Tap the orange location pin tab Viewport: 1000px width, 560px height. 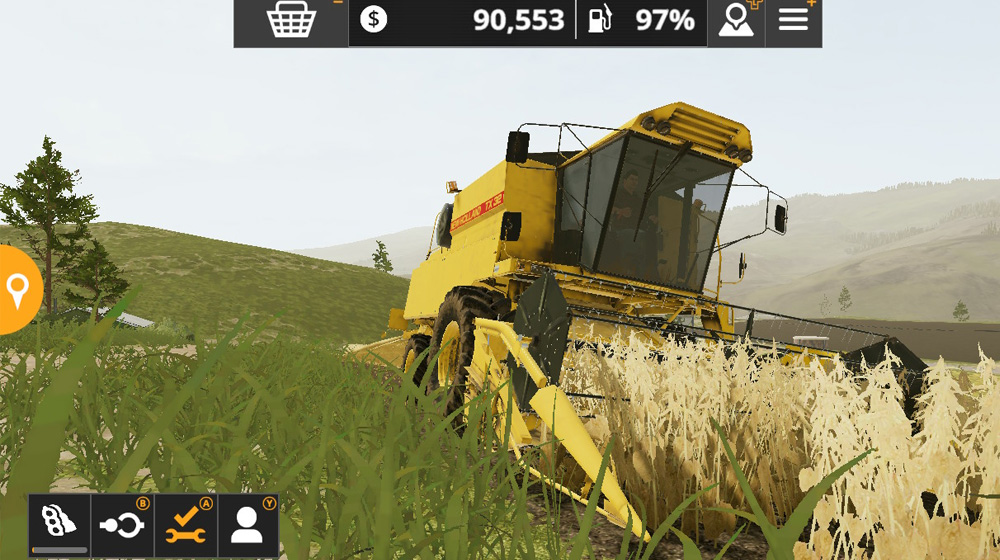[x=17, y=290]
